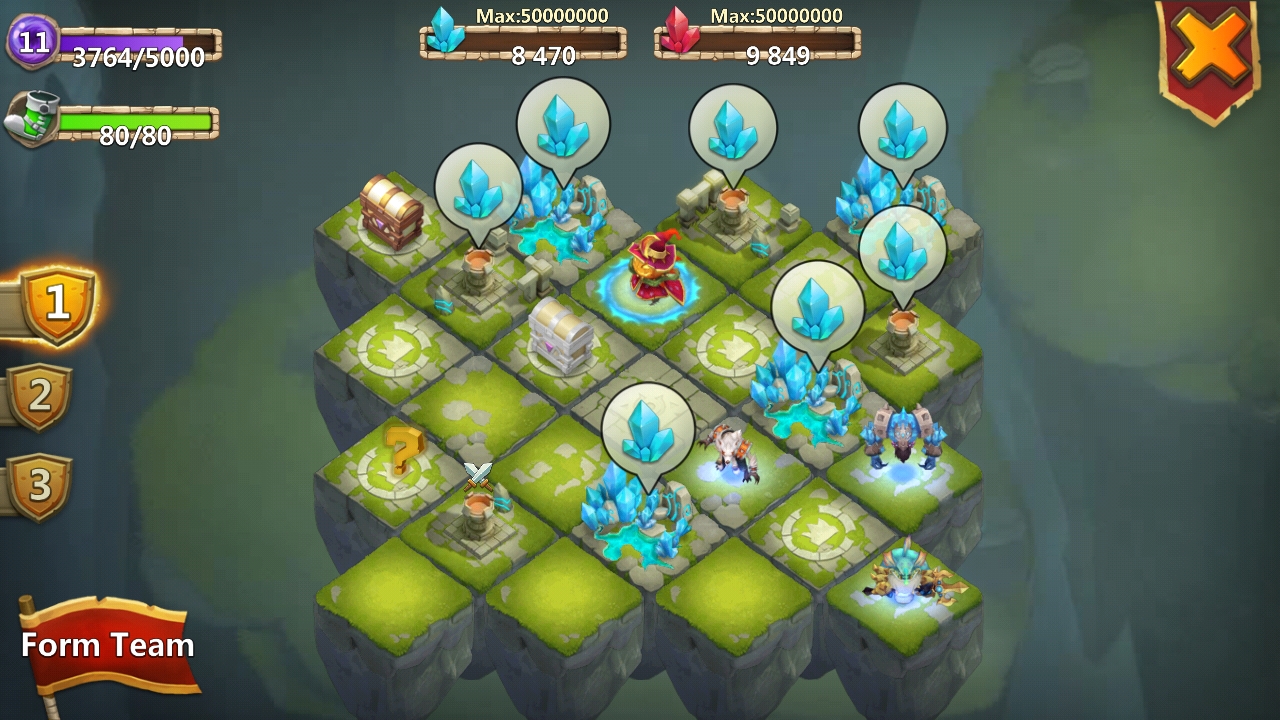Close the screen with the orange X
The width and height of the screenshot is (1280, 720).
pyautogui.click(x=1211, y=48)
